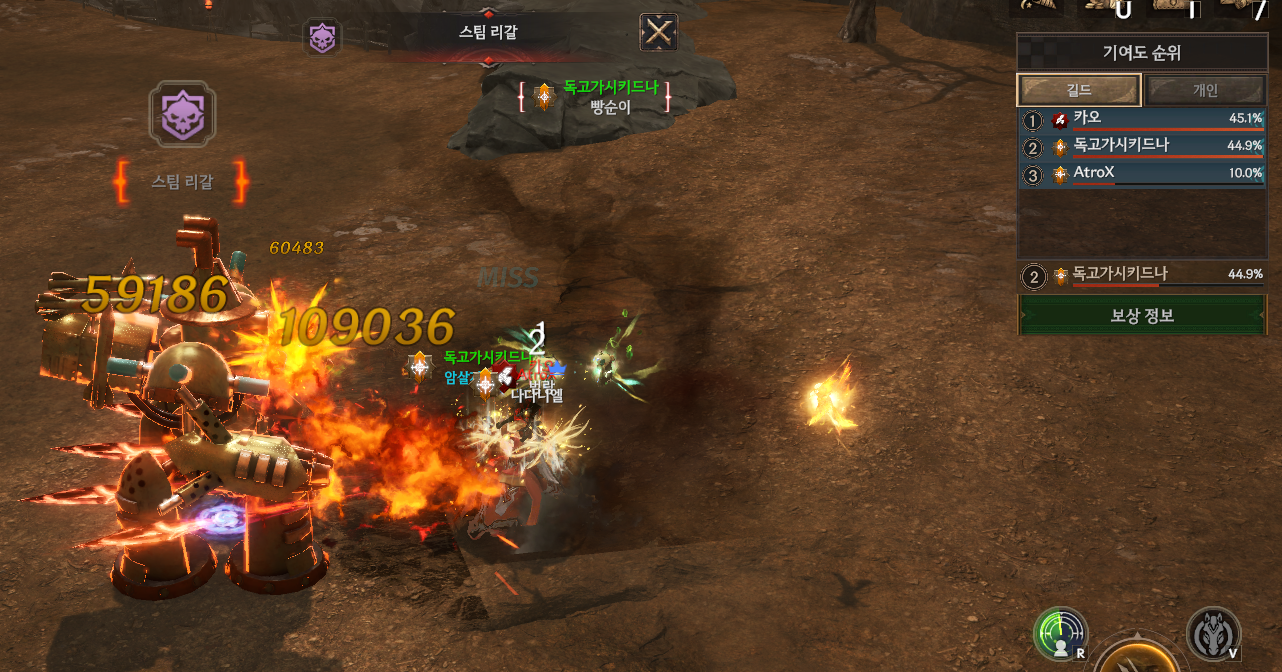Image resolution: width=1282 pixels, height=672 pixels.
Task: Open the 보상 정보 reward info
Action: tap(1141, 315)
